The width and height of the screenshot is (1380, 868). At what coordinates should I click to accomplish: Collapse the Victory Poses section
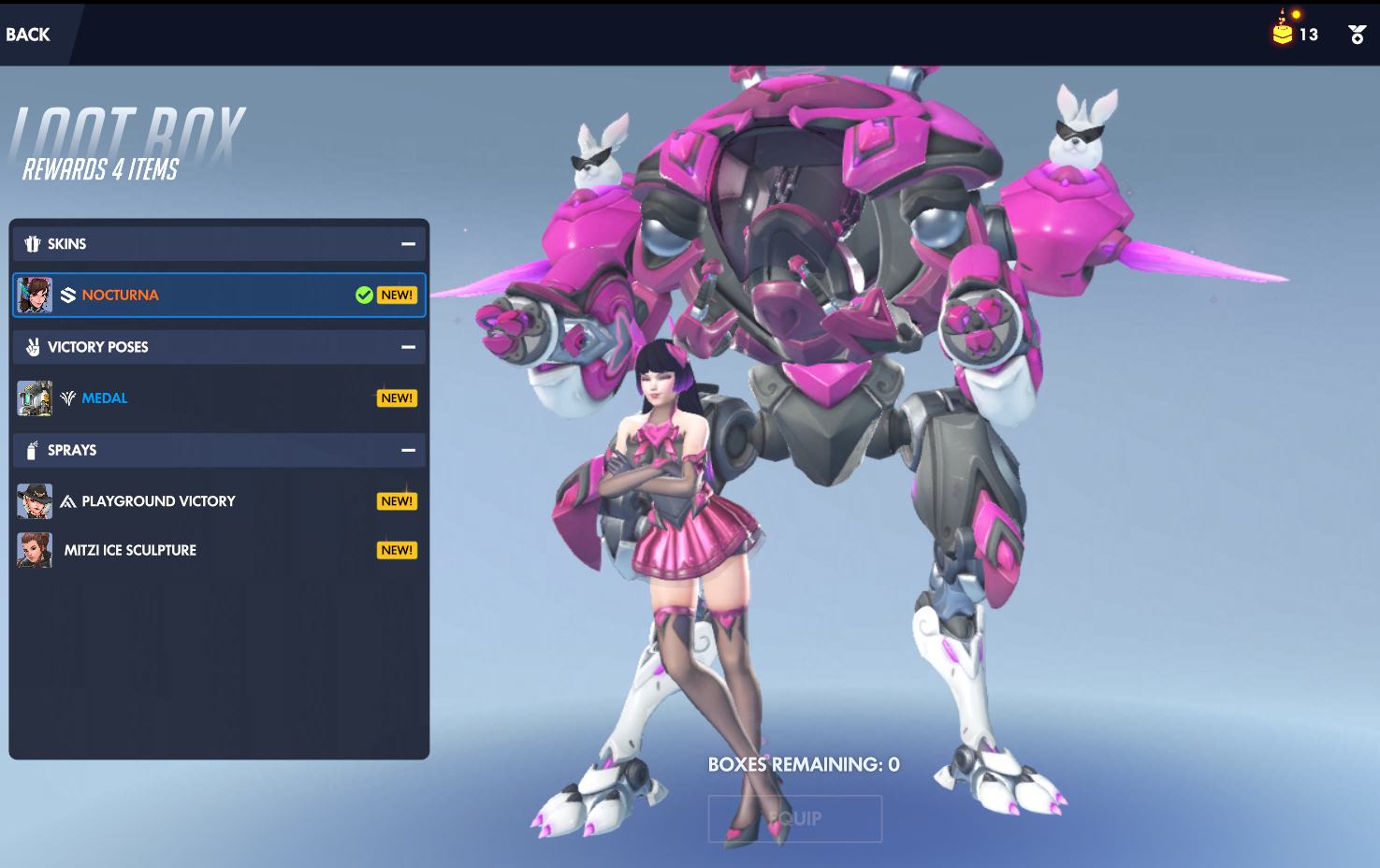click(408, 347)
